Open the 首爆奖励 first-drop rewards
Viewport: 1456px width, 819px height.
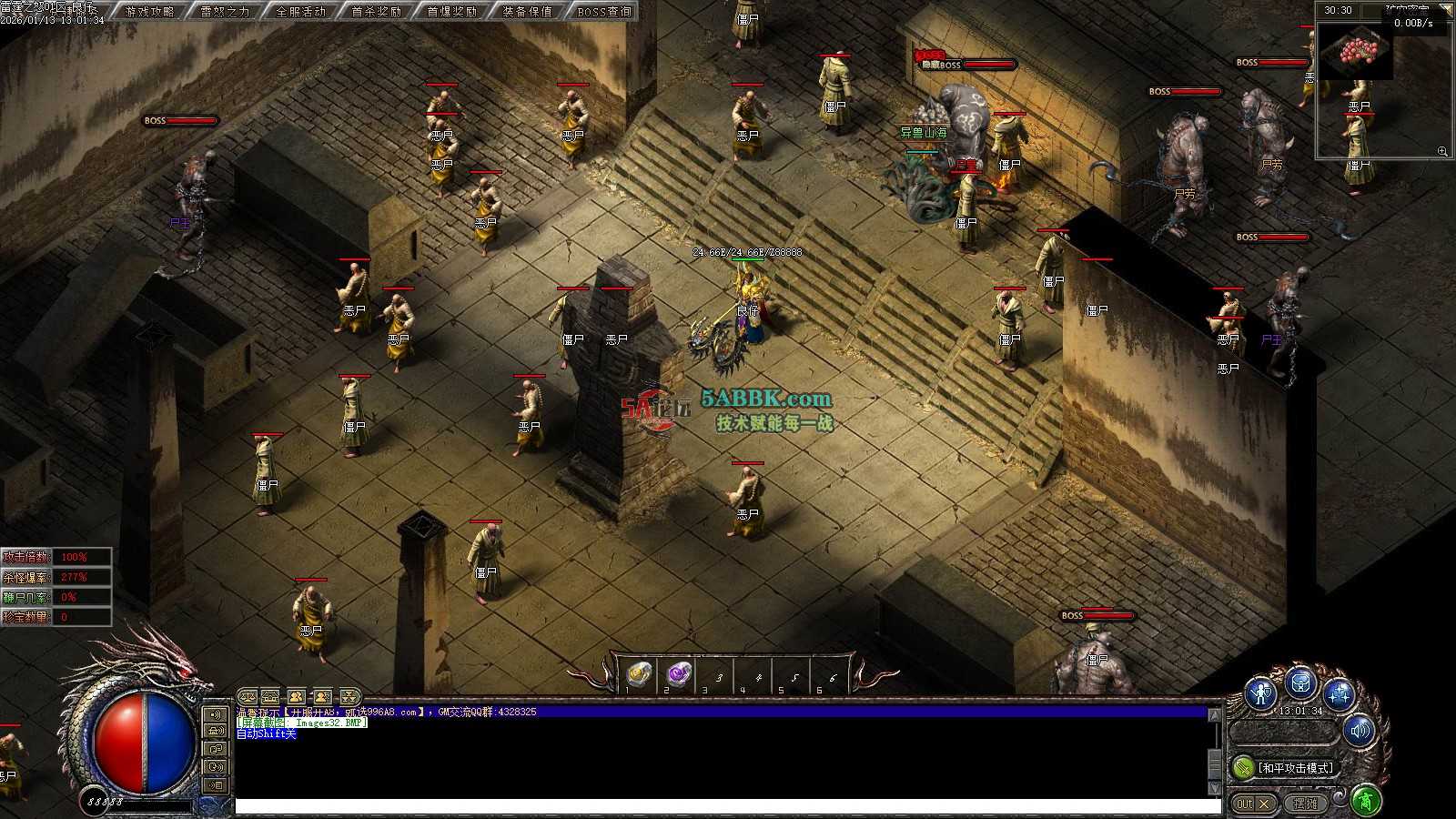(451, 12)
